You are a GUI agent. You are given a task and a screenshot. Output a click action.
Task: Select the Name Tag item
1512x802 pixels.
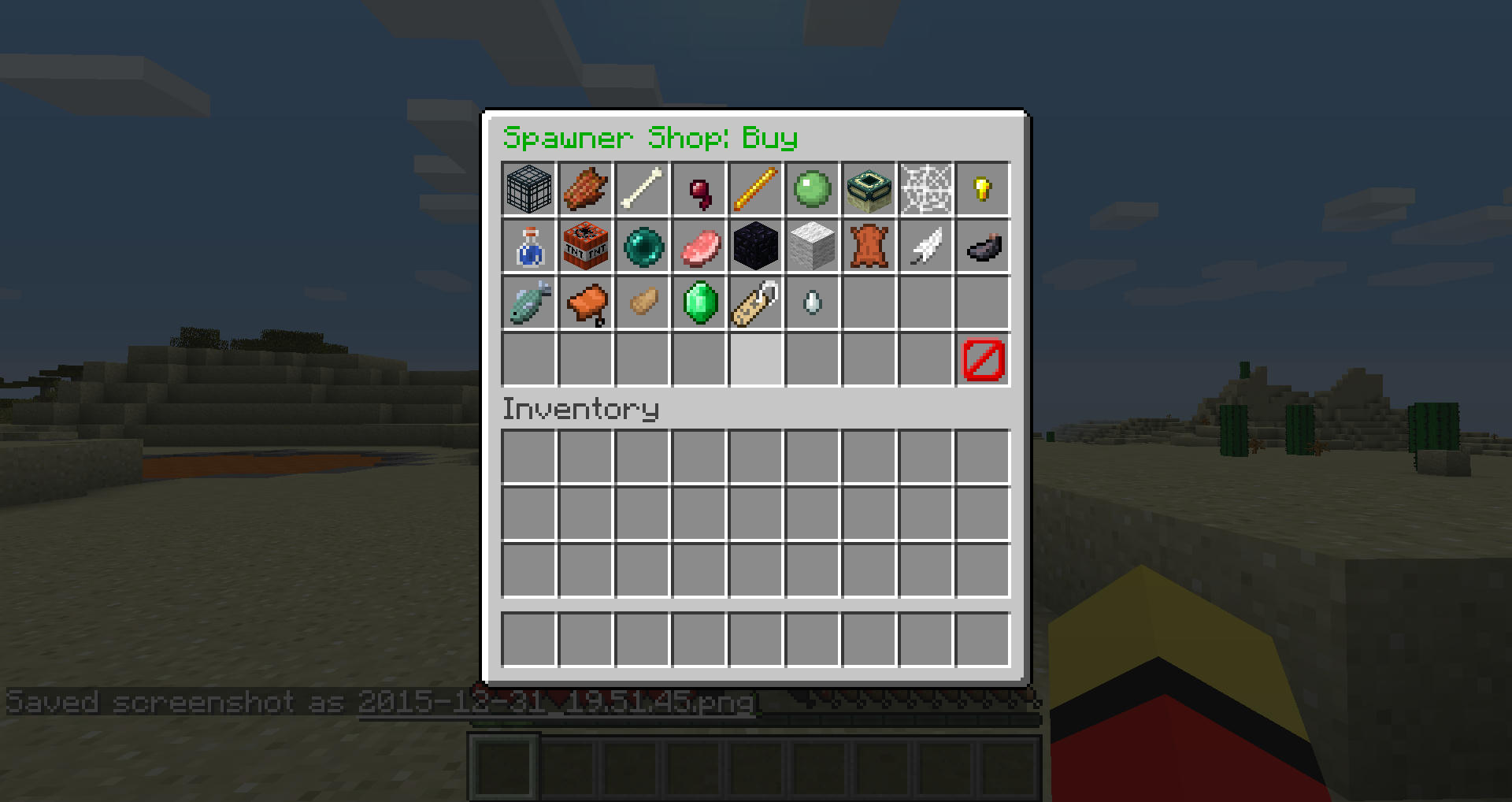(x=756, y=303)
